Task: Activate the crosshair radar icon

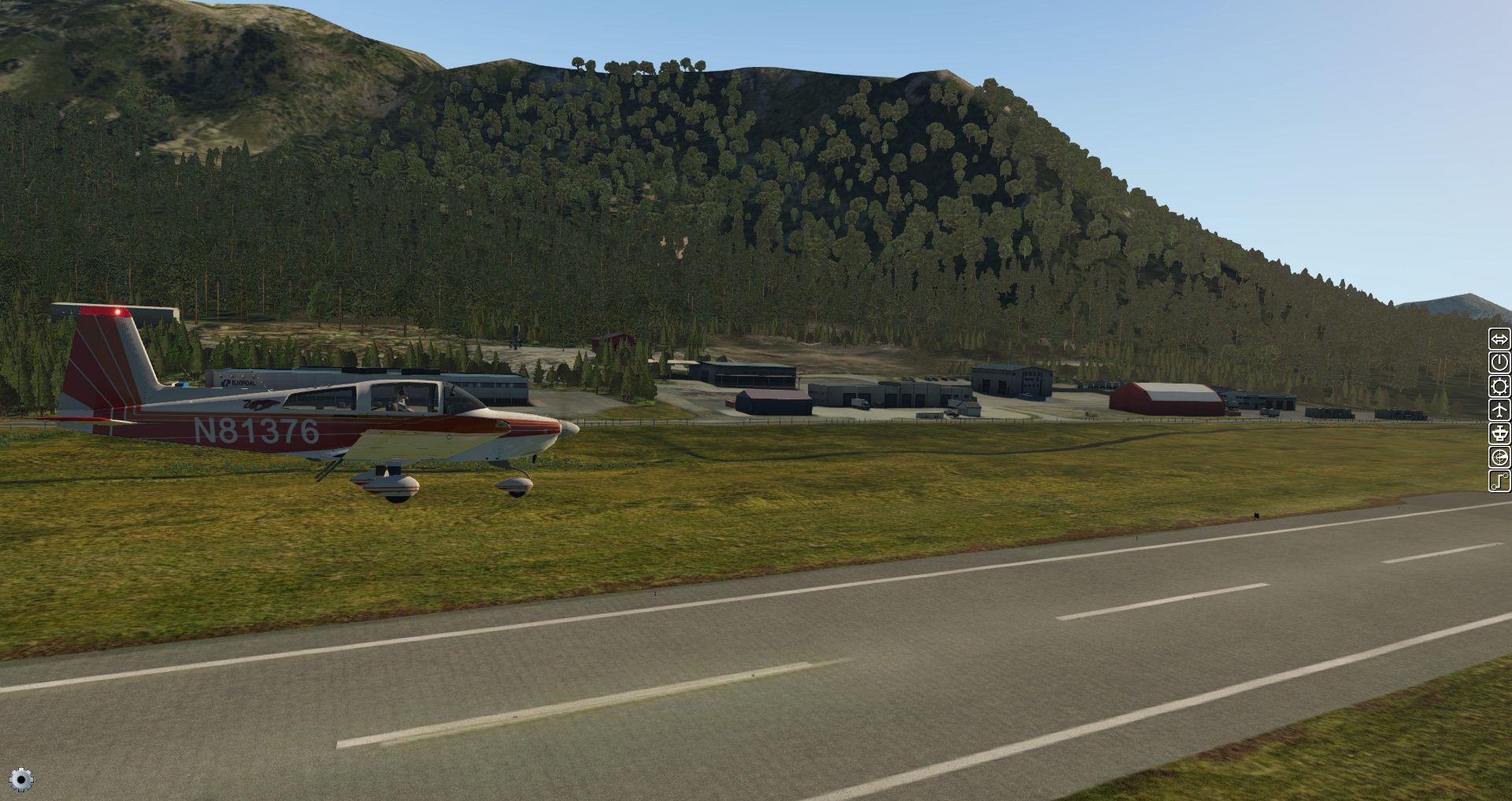Action: pos(1499,458)
